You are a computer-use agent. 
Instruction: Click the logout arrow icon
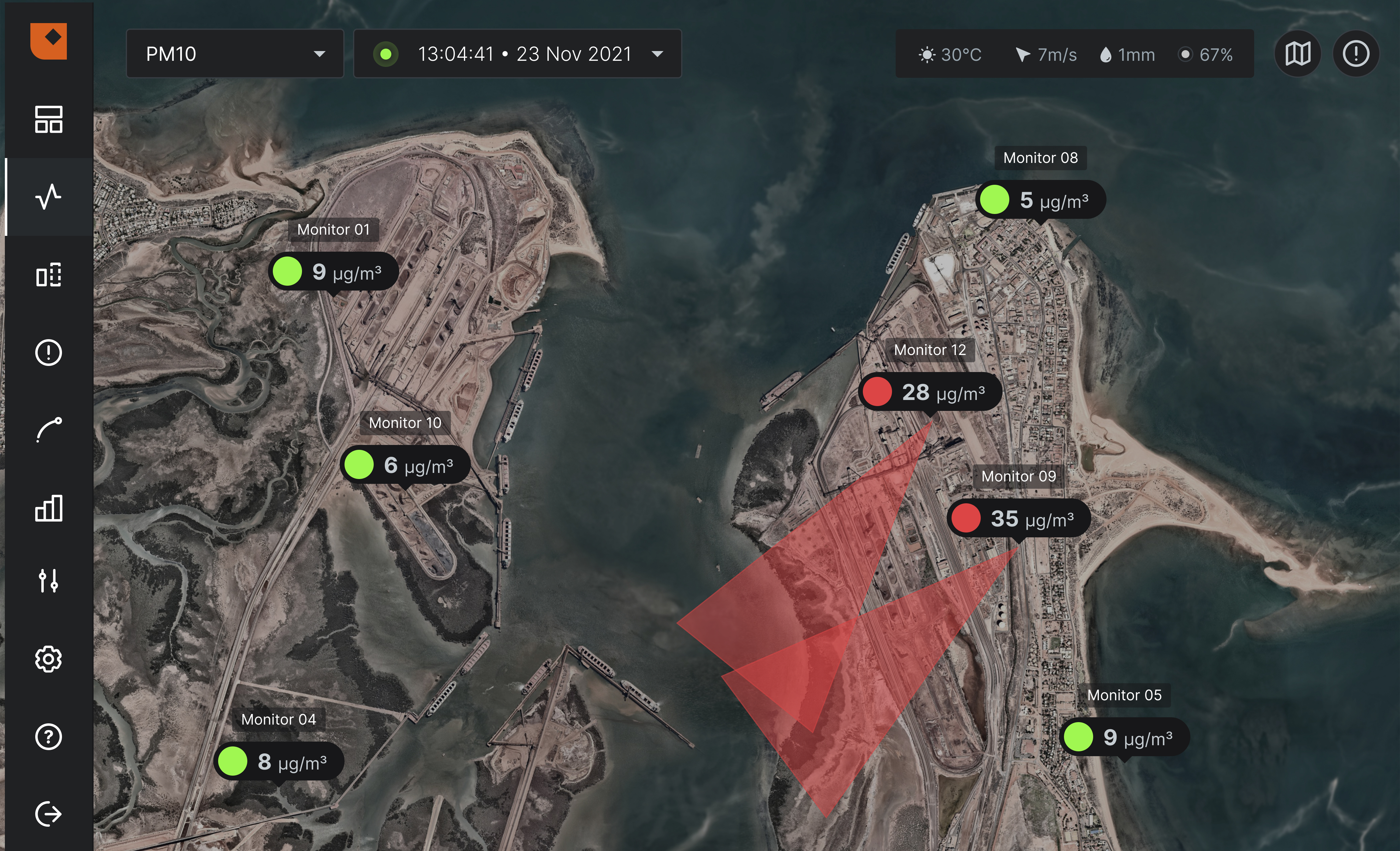pyautogui.click(x=49, y=814)
